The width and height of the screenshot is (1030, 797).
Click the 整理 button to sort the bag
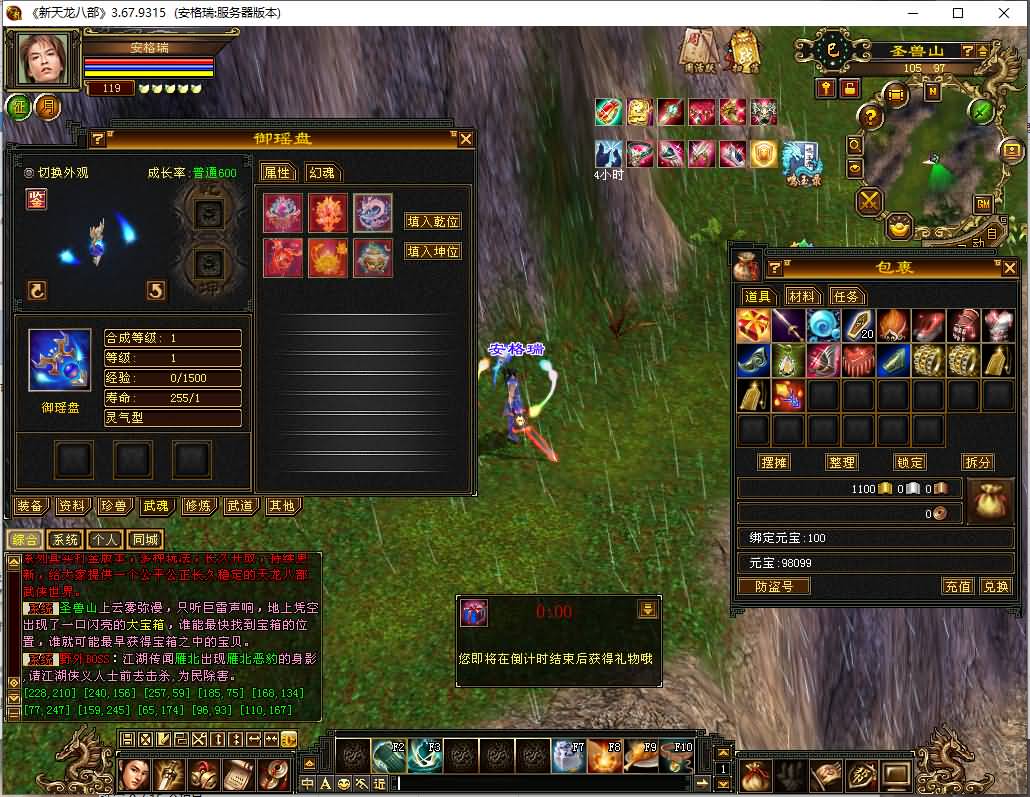842,462
